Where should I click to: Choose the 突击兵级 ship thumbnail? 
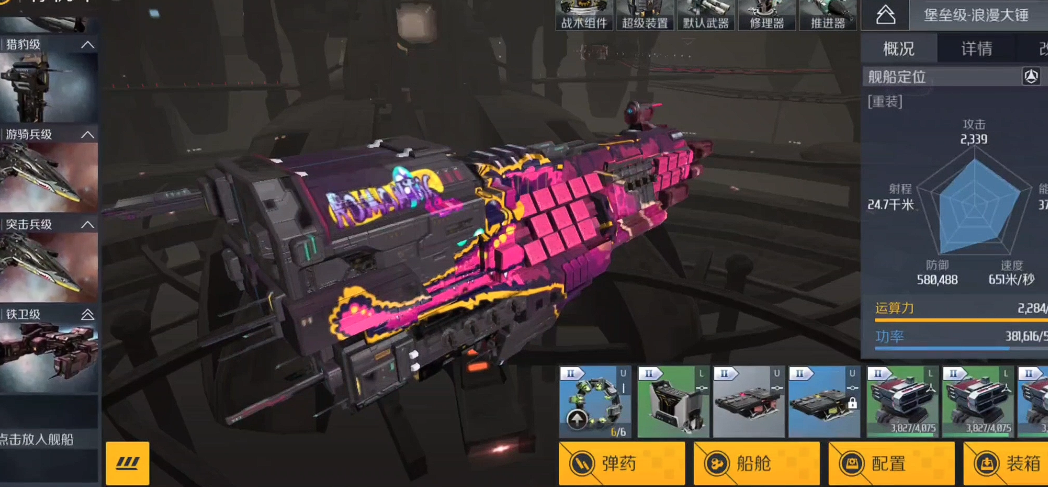[x=49, y=265]
